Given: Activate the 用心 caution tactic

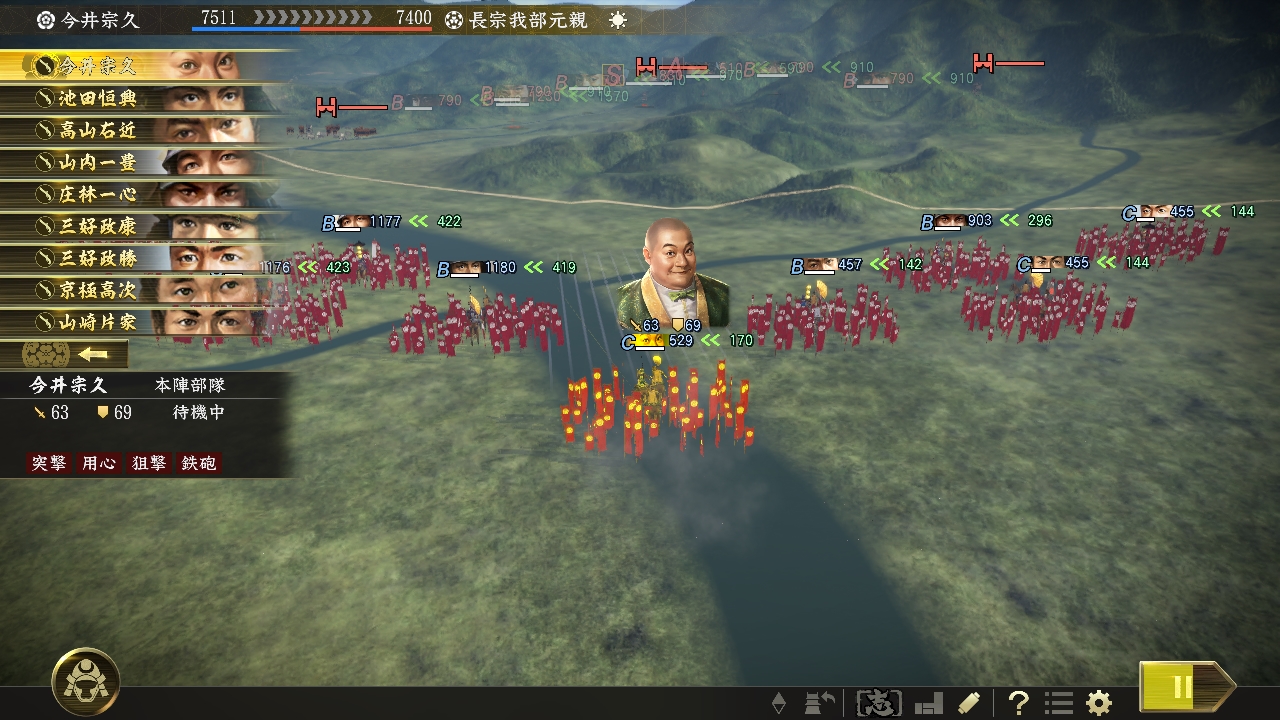Looking at the screenshot, I should 98,463.
